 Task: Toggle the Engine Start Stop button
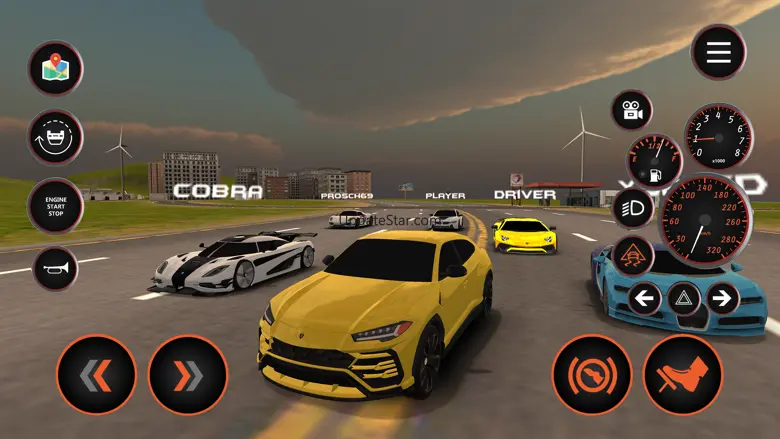tap(55, 205)
